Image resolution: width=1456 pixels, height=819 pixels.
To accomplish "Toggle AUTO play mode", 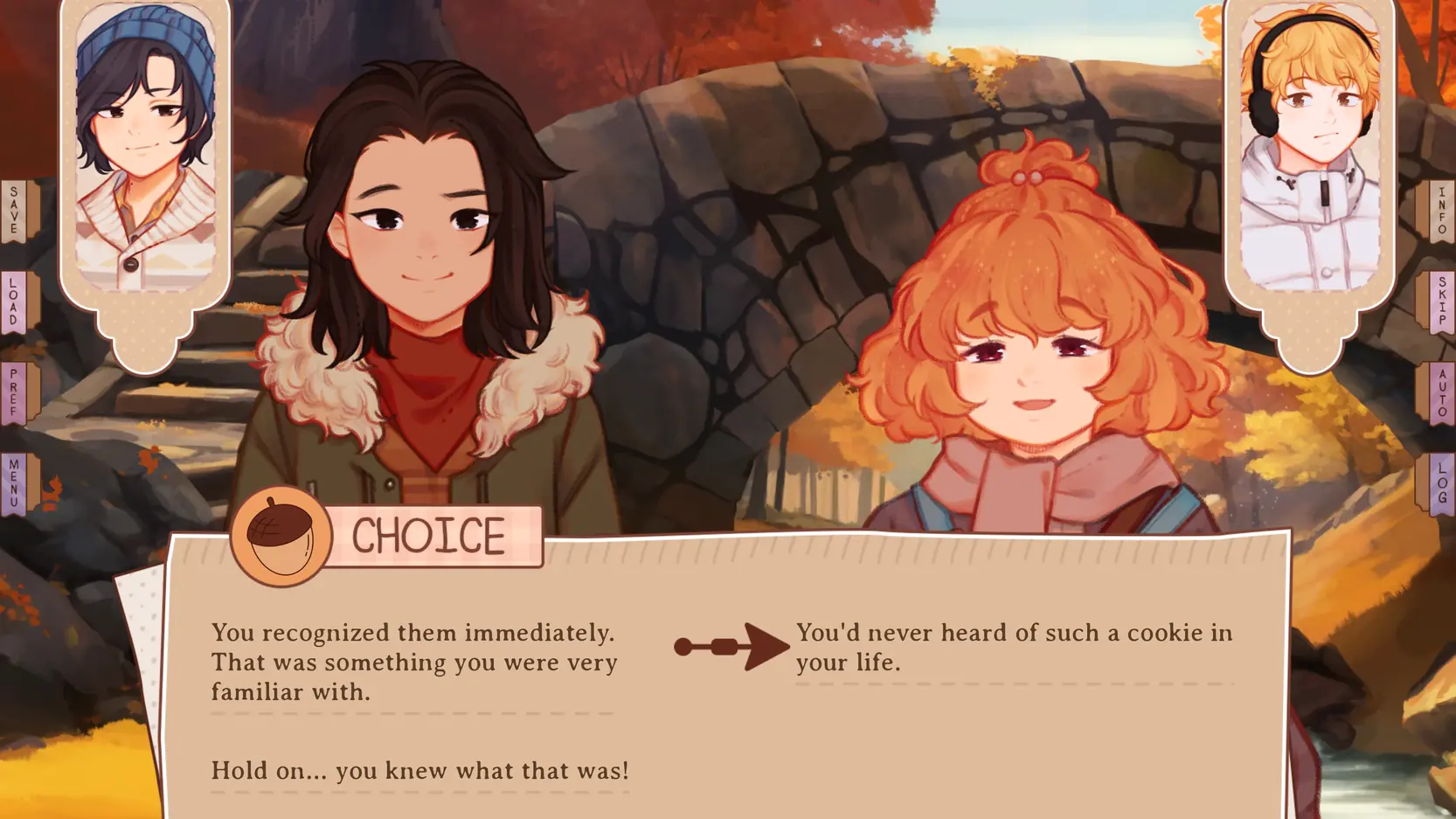I will click(x=1441, y=393).
